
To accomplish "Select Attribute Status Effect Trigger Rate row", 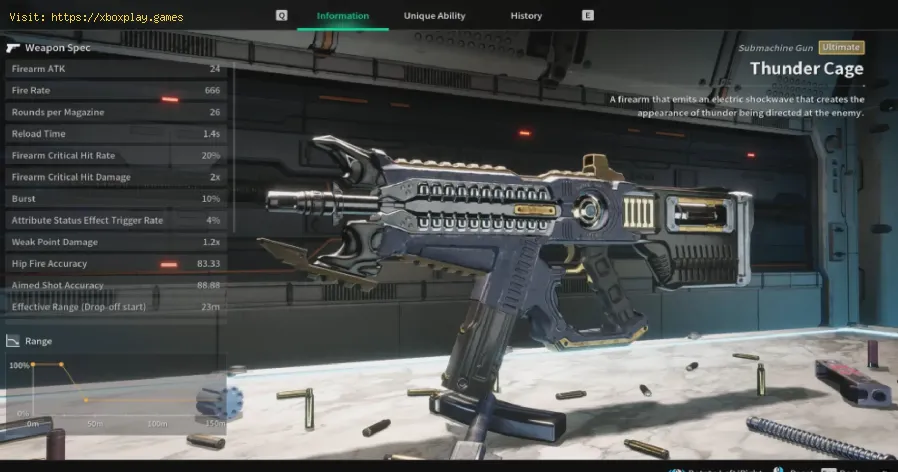I will click(x=115, y=220).
